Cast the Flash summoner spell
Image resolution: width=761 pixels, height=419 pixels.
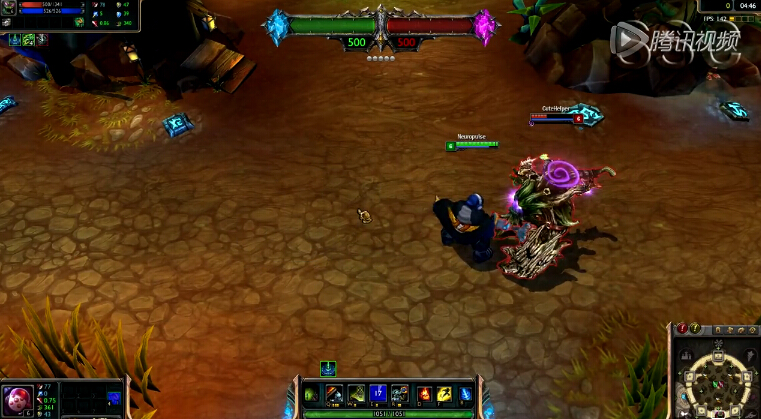[444, 394]
